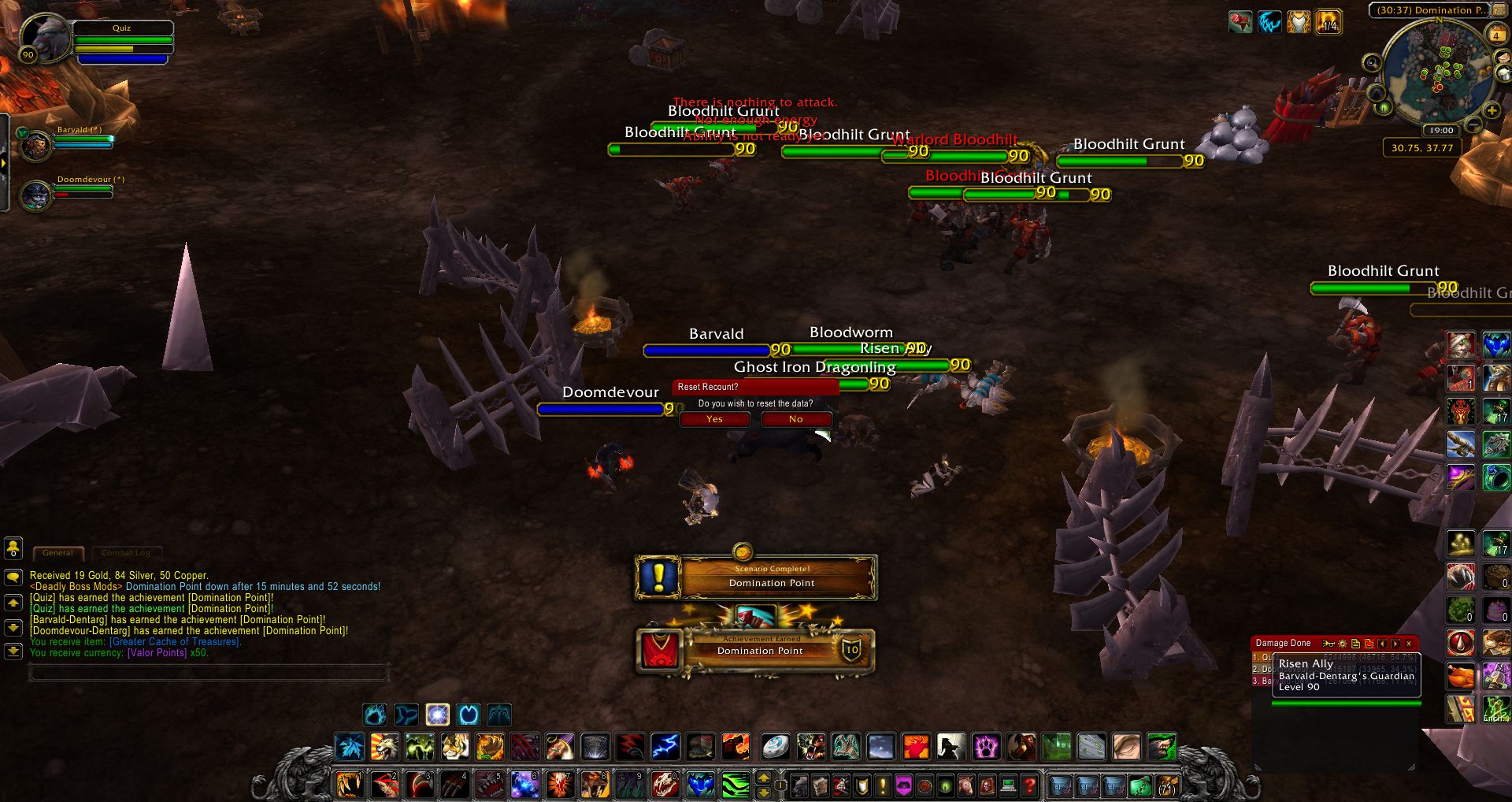Viewport: 1512px width, 802px height.
Task: Click the Valor Points currency link
Action: click(x=155, y=652)
